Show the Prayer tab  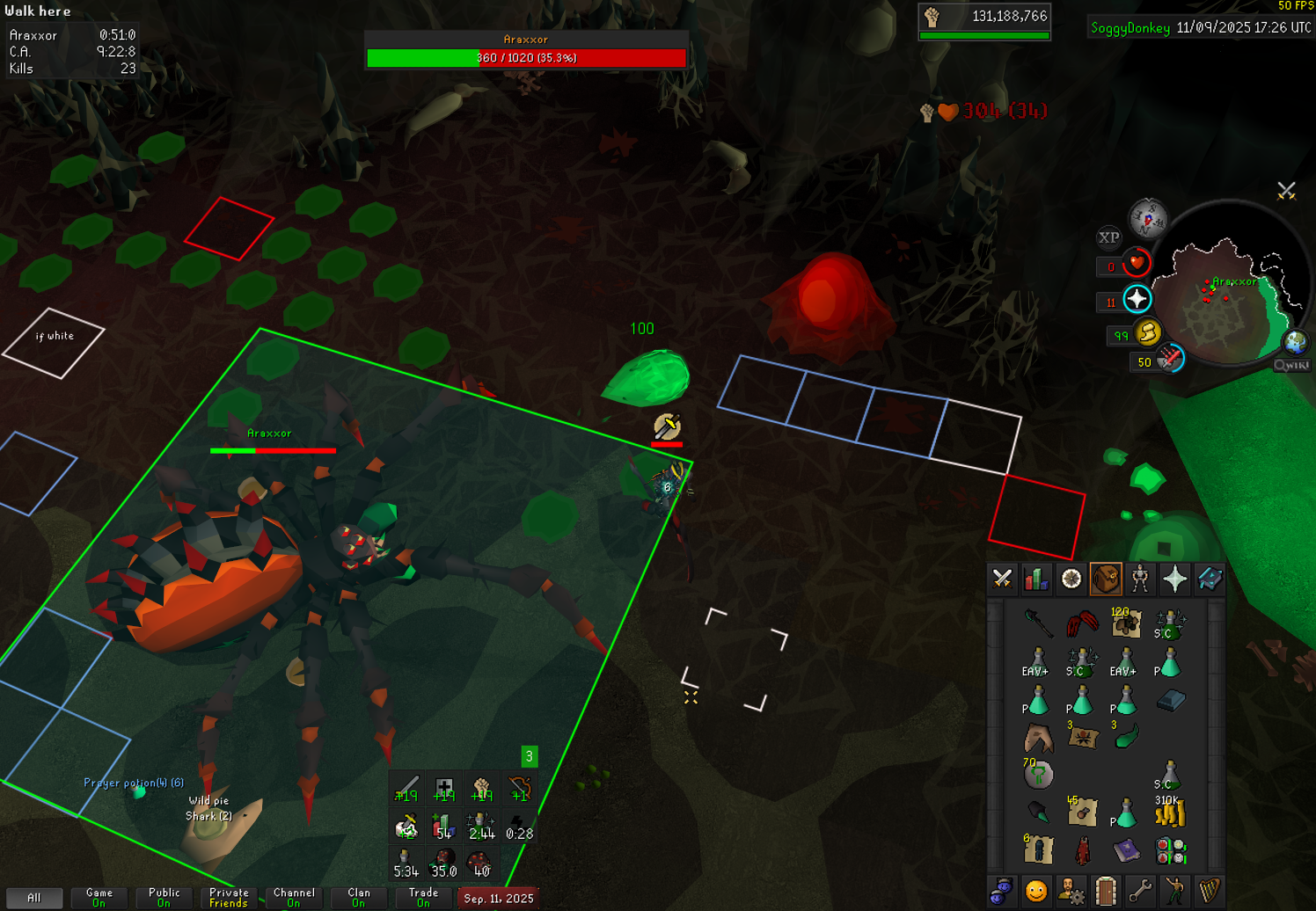[x=1175, y=579]
